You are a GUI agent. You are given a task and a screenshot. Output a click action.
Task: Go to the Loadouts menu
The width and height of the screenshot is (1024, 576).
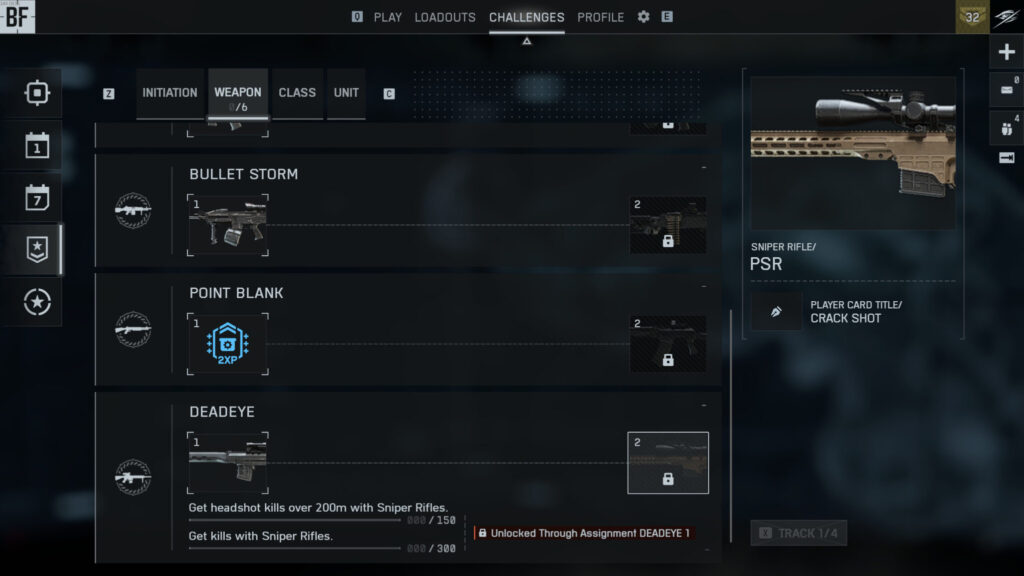point(445,17)
